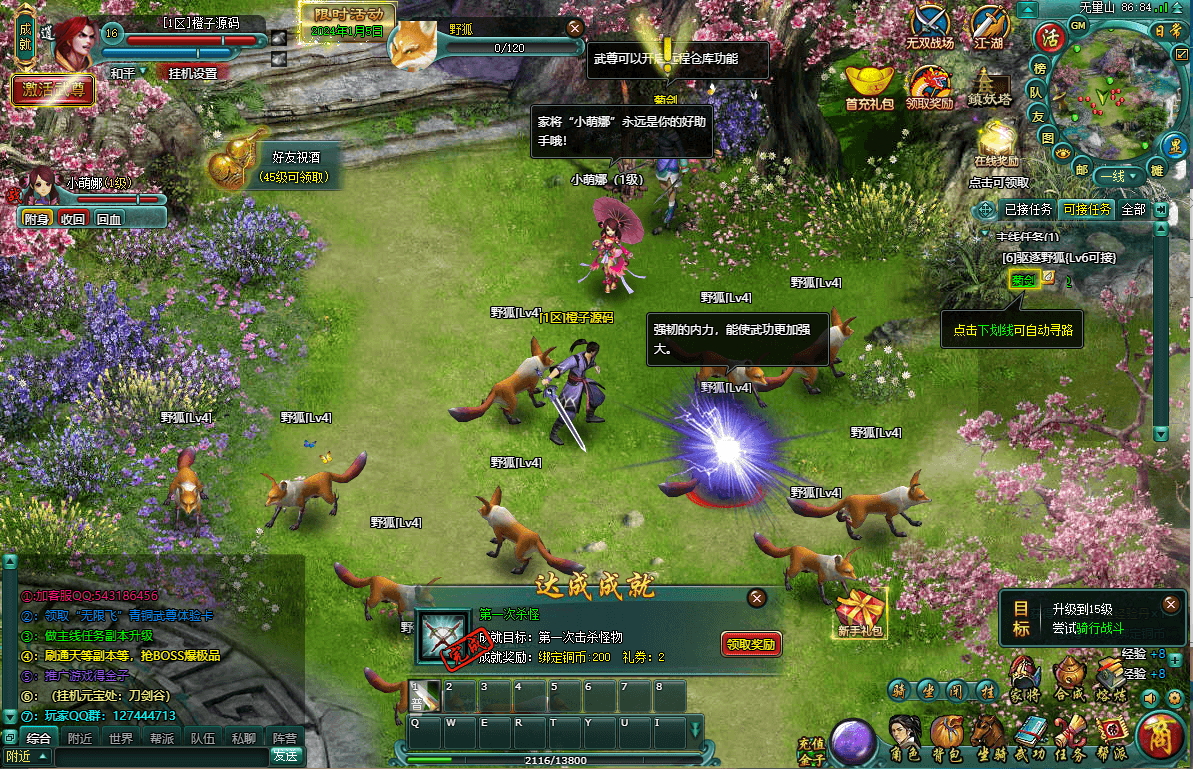Switch to the 已接任务 quest tab
This screenshot has height=769, width=1193.
1026,210
